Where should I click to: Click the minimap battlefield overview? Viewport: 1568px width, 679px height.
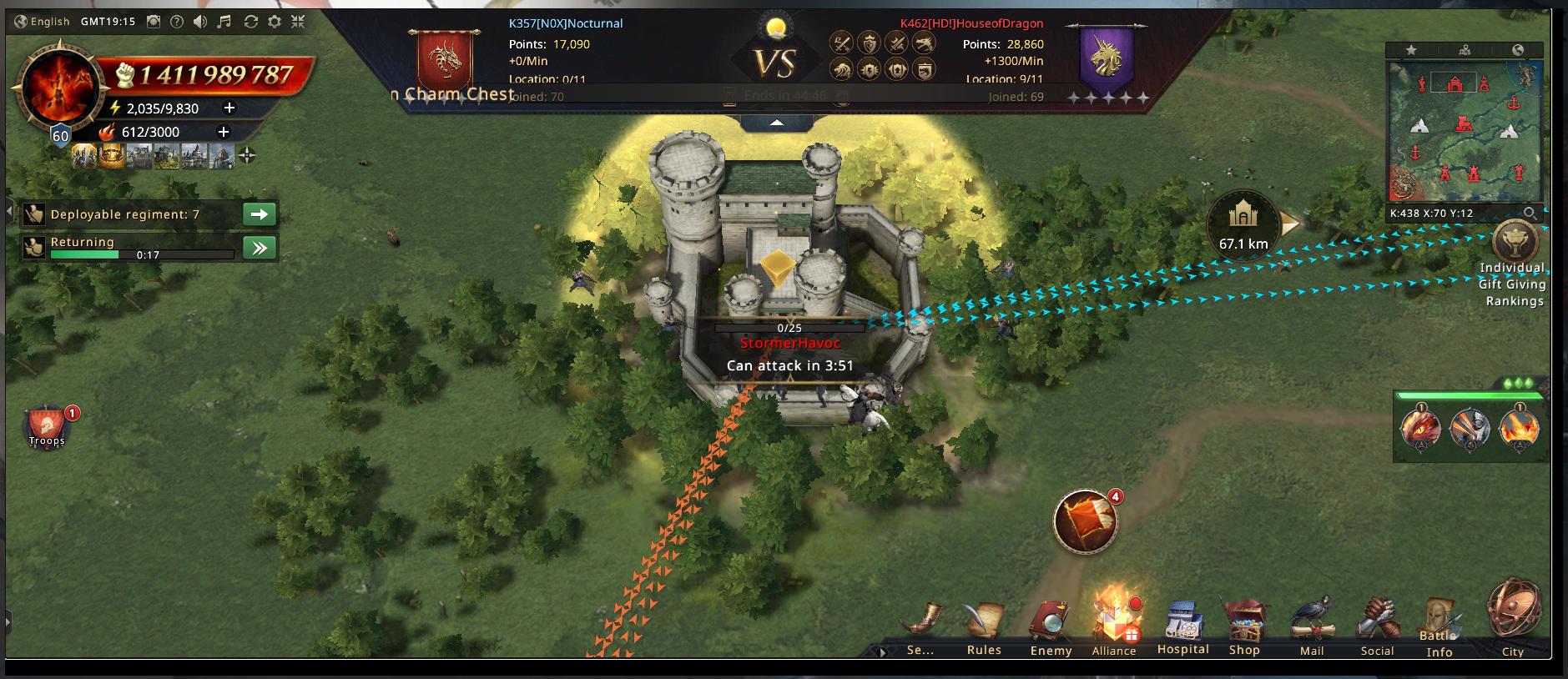pyautogui.click(x=1465, y=129)
